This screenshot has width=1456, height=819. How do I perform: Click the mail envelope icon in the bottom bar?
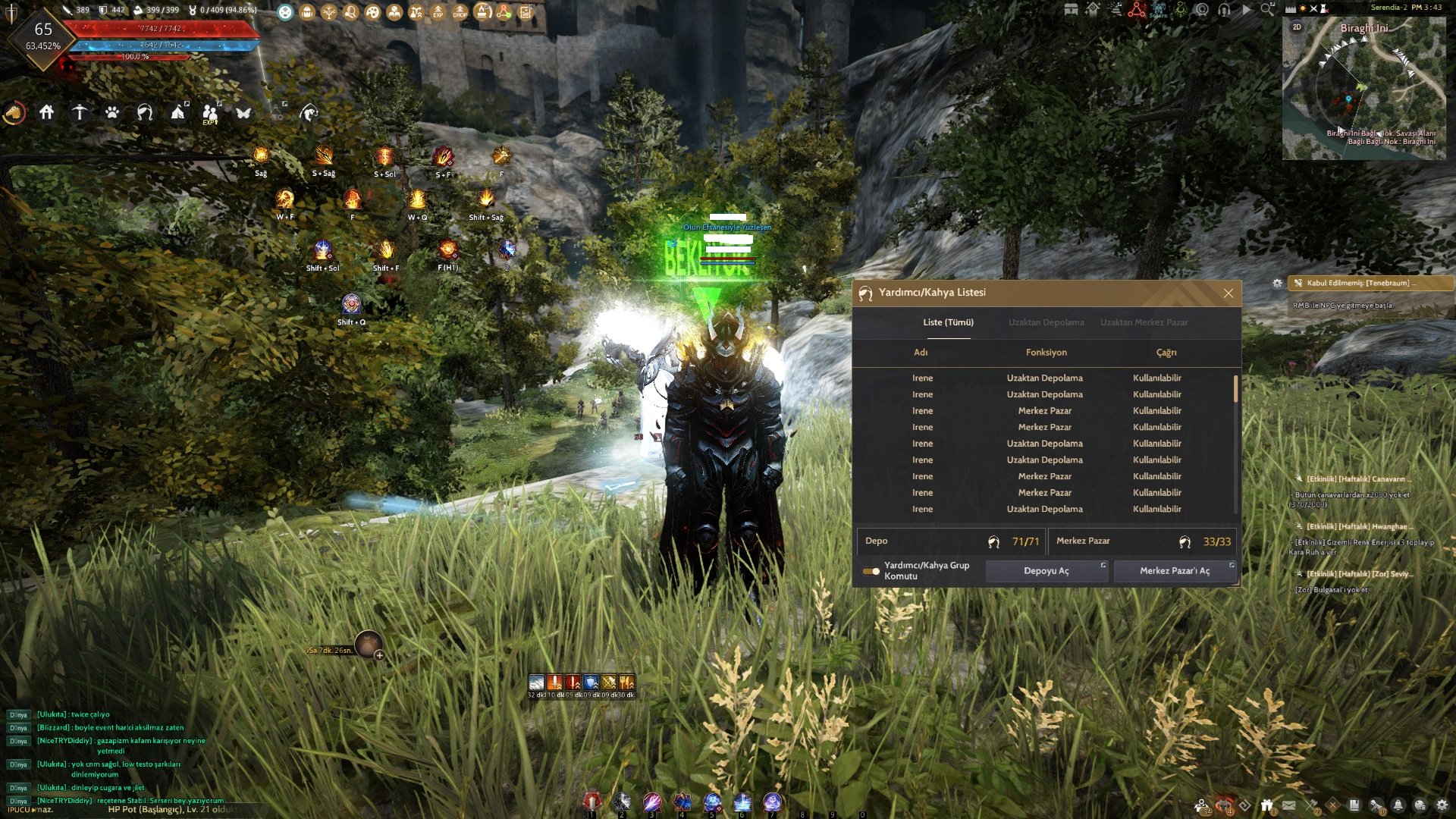[x=1289, y=805]
